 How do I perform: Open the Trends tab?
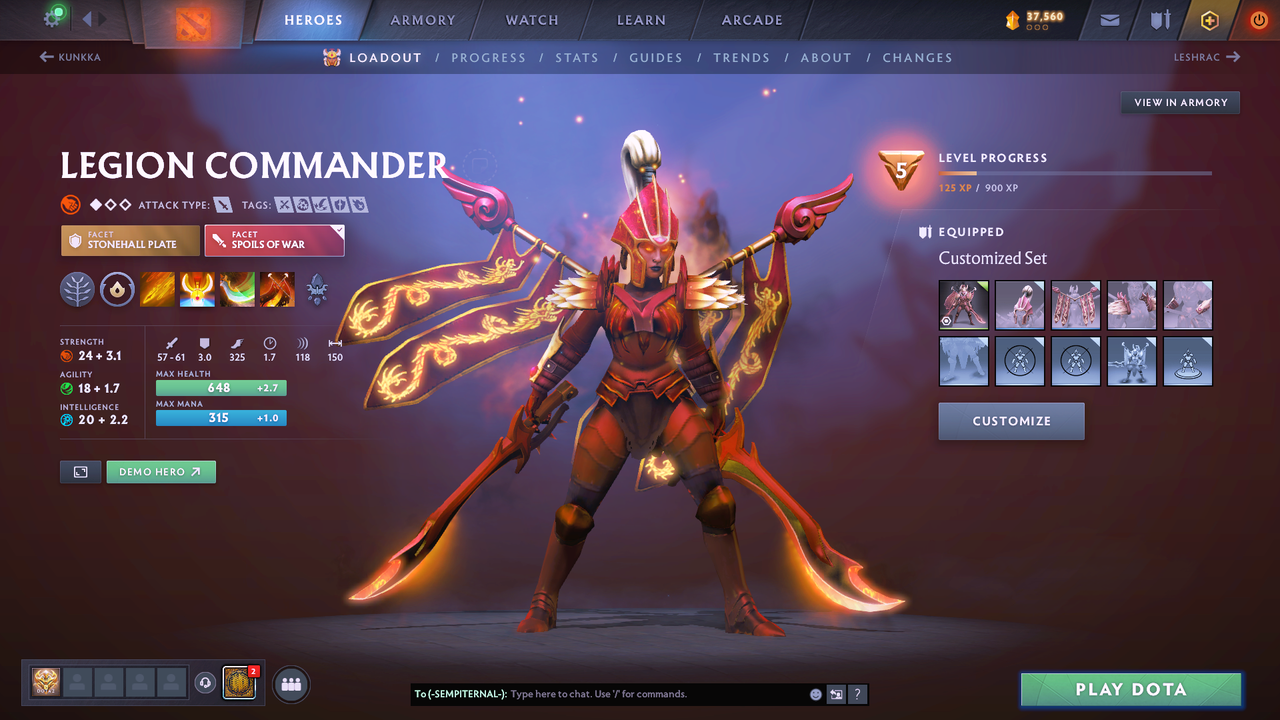[x=741, y=57]
